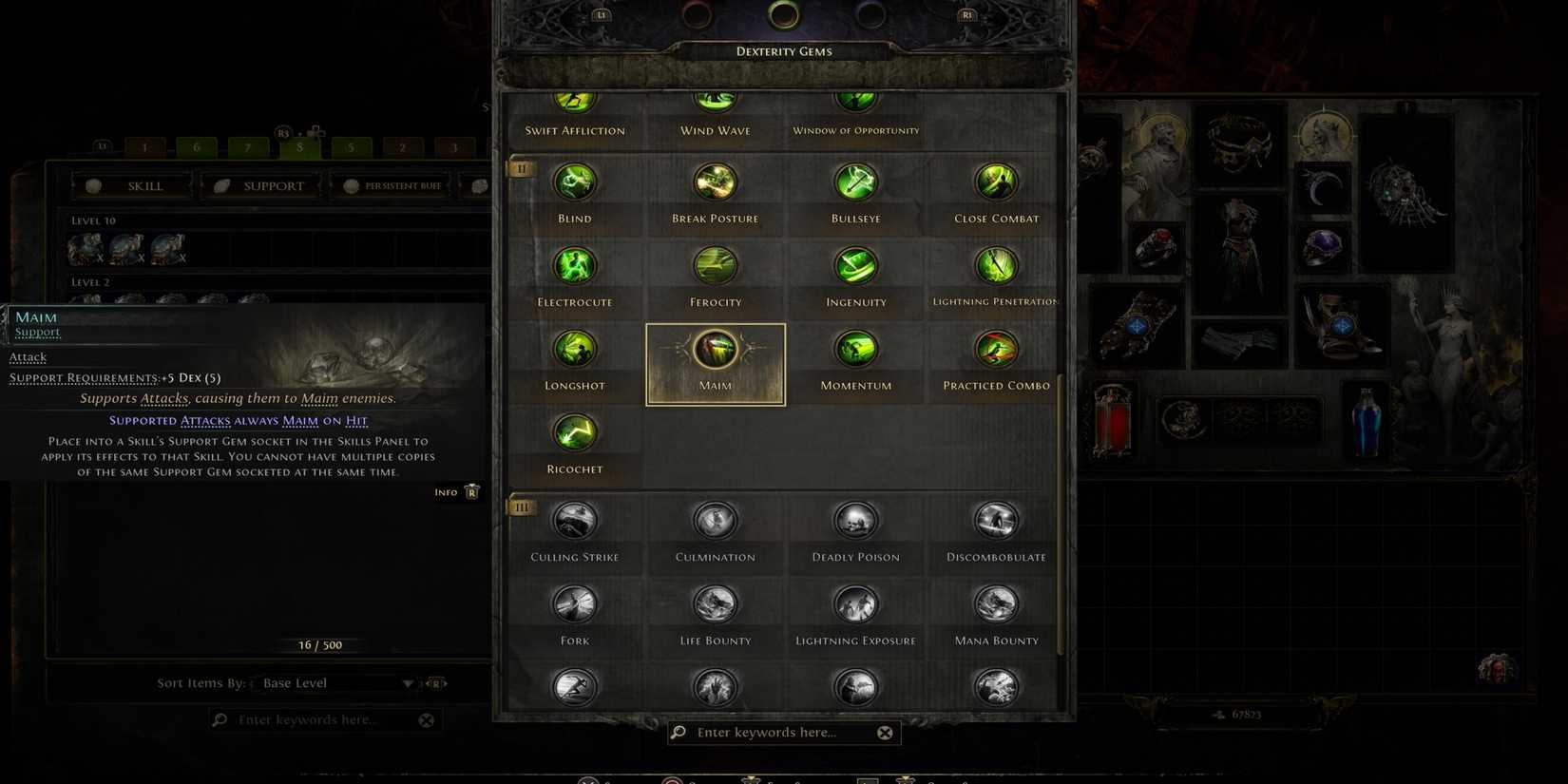
Task: Select the green Dexterity gems orb
Action: click(x=784, y=14)
